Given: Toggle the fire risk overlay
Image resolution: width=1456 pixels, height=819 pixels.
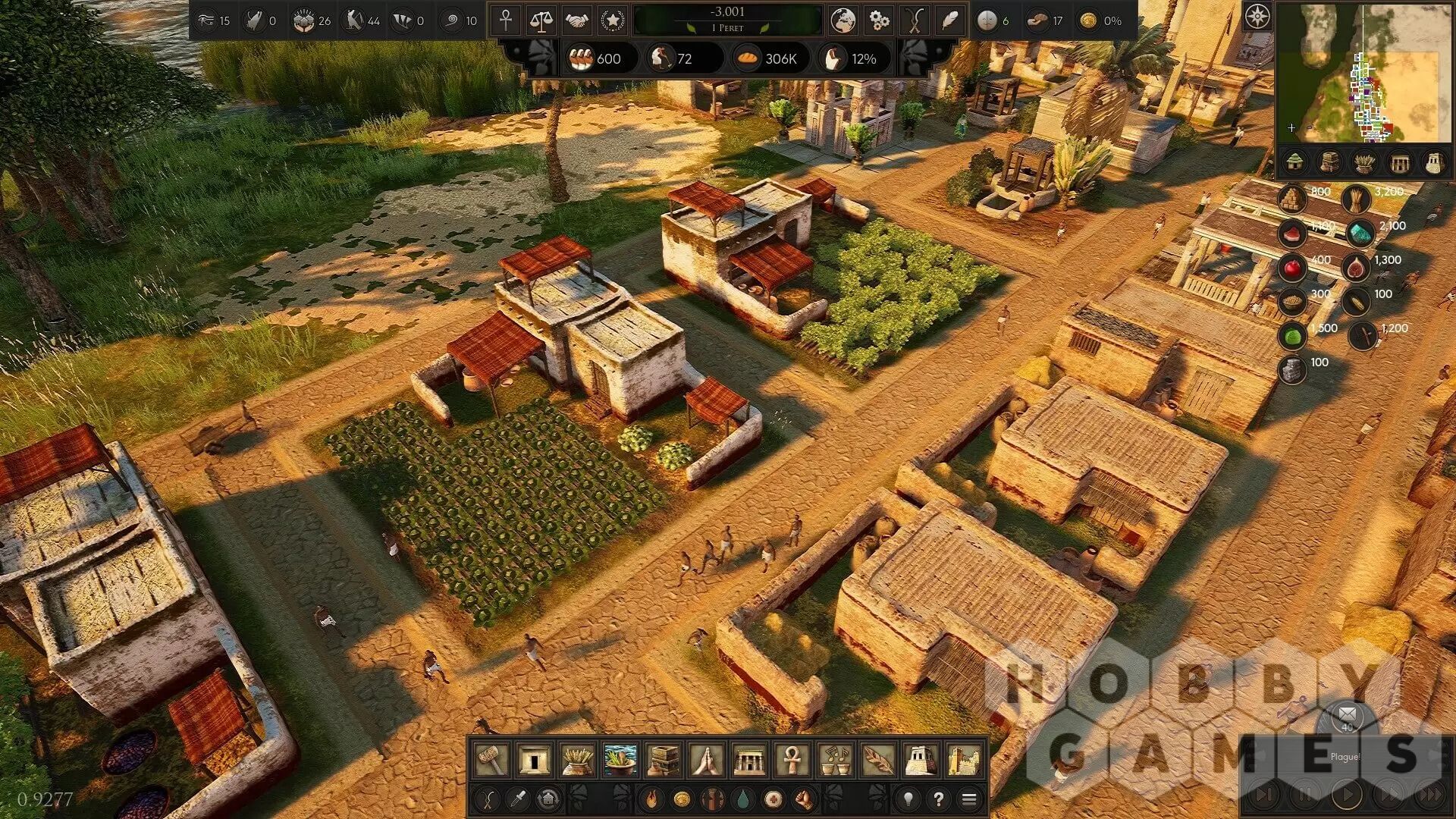Looking at the screenshot, I should [x=651, y=799].
